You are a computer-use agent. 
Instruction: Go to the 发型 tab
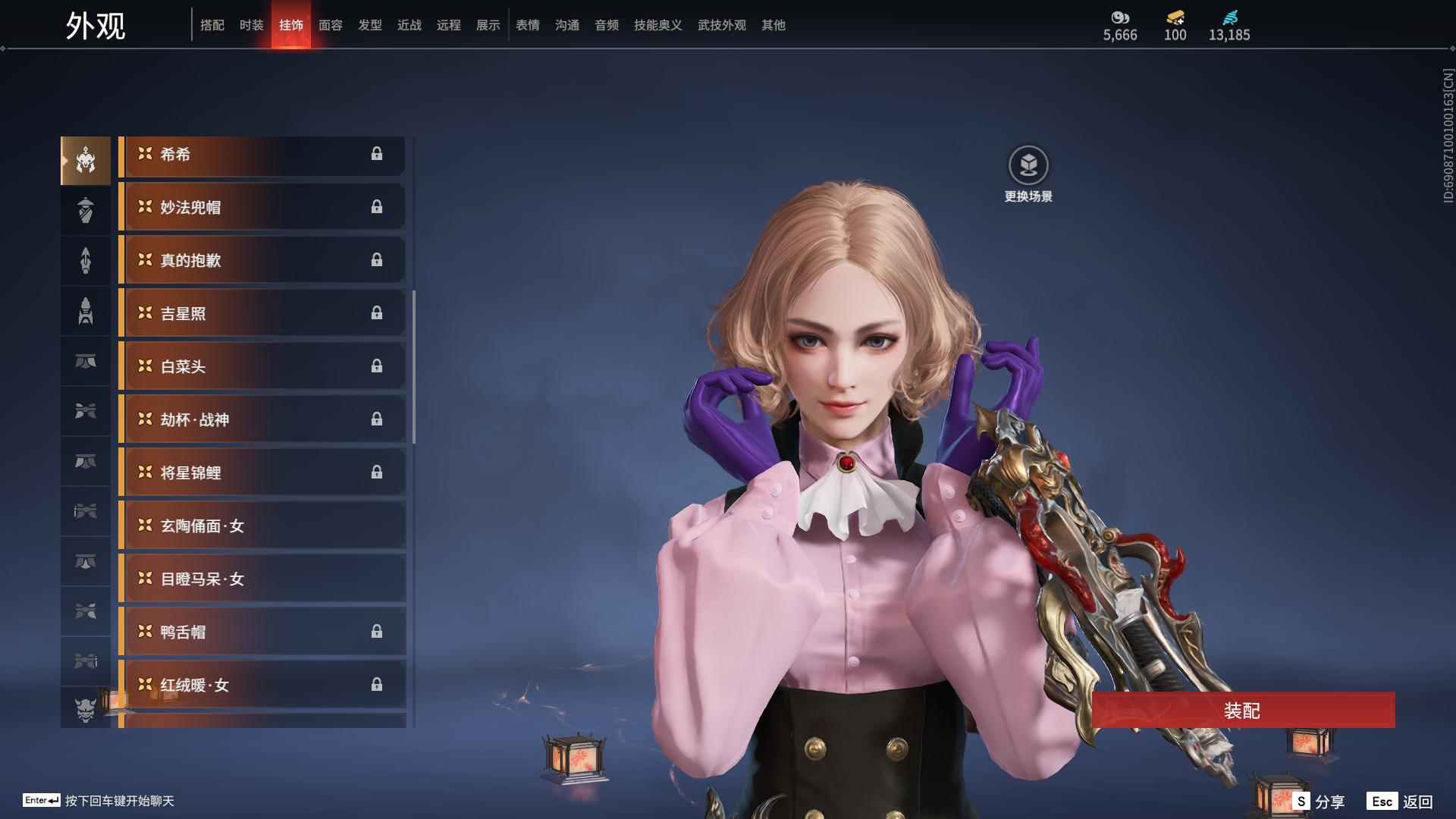pyautogui.click(x=369, y=25)
